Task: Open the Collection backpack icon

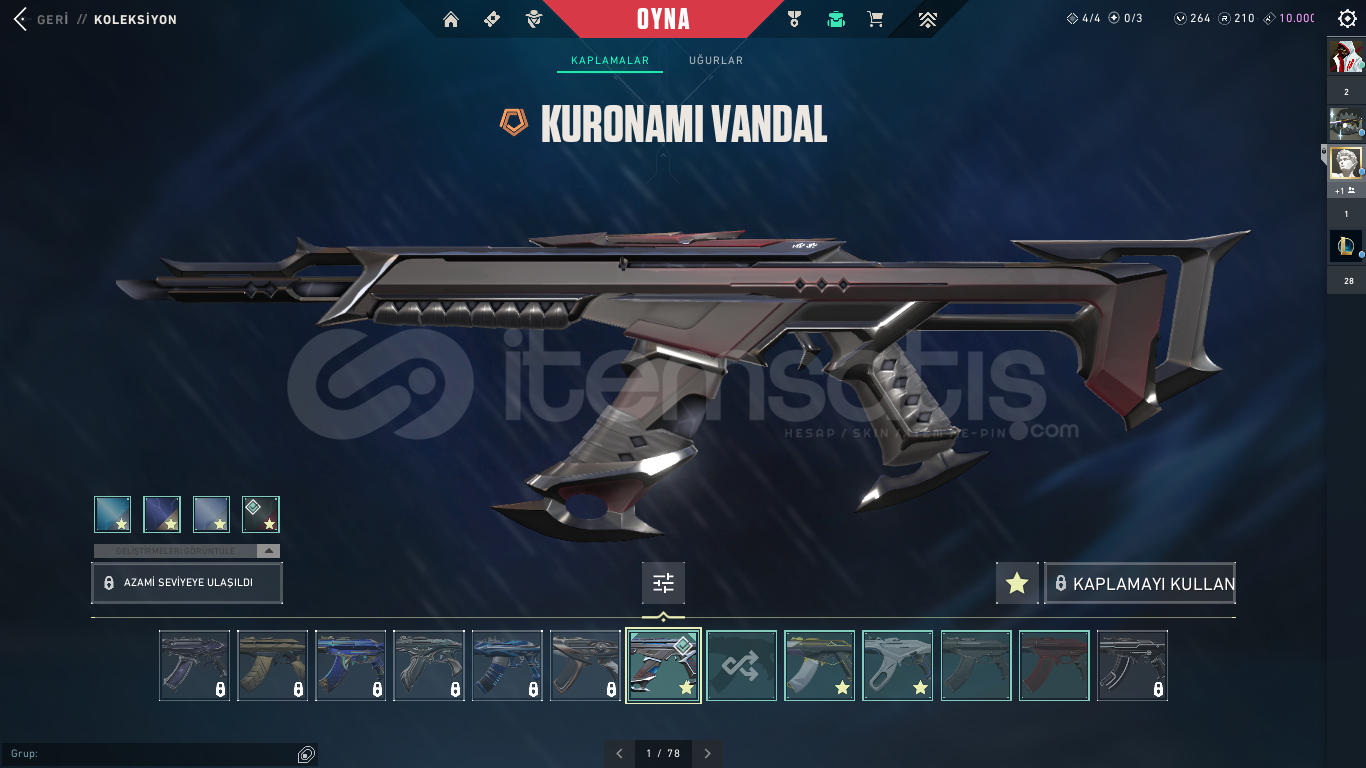Action: pos(836,18)
